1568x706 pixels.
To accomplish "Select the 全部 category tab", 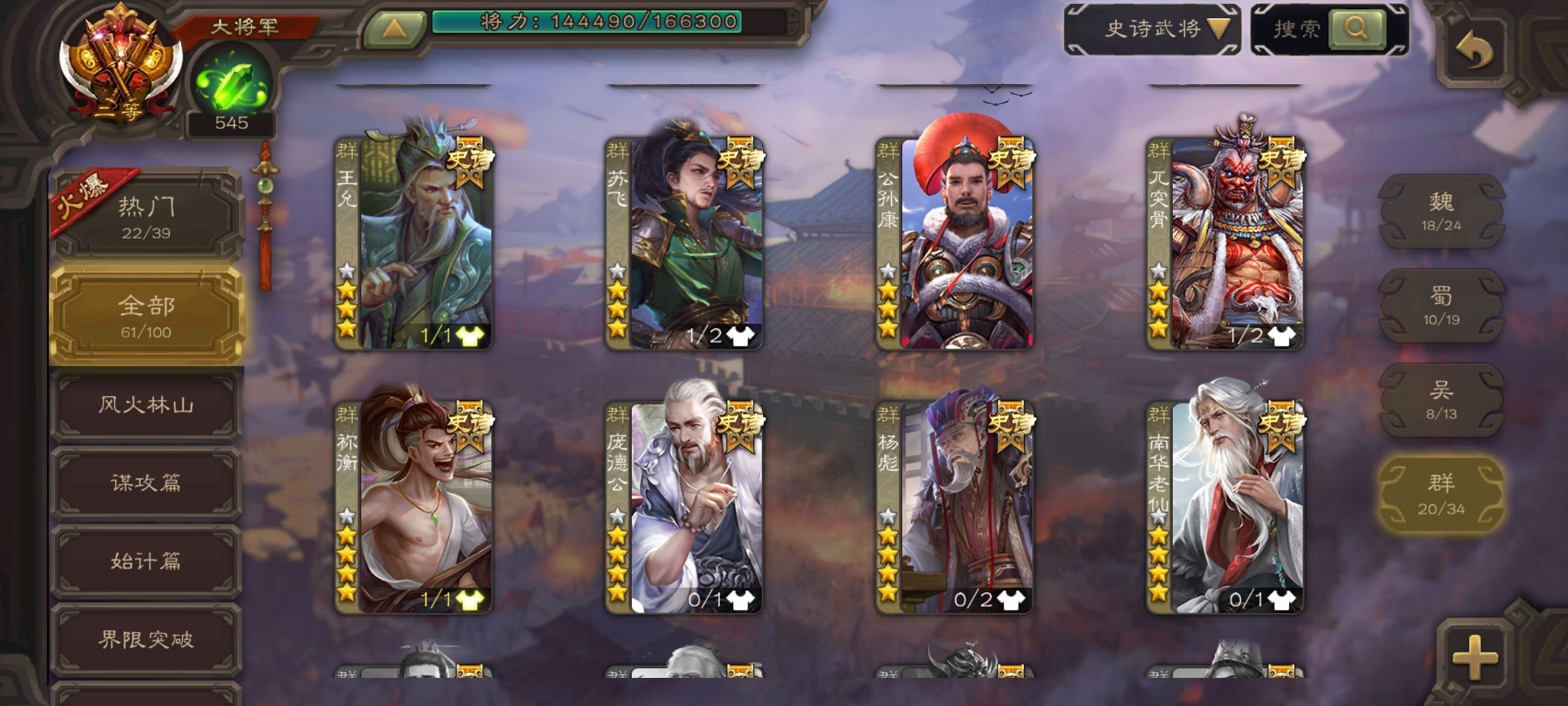I will (x=146, y=316).
